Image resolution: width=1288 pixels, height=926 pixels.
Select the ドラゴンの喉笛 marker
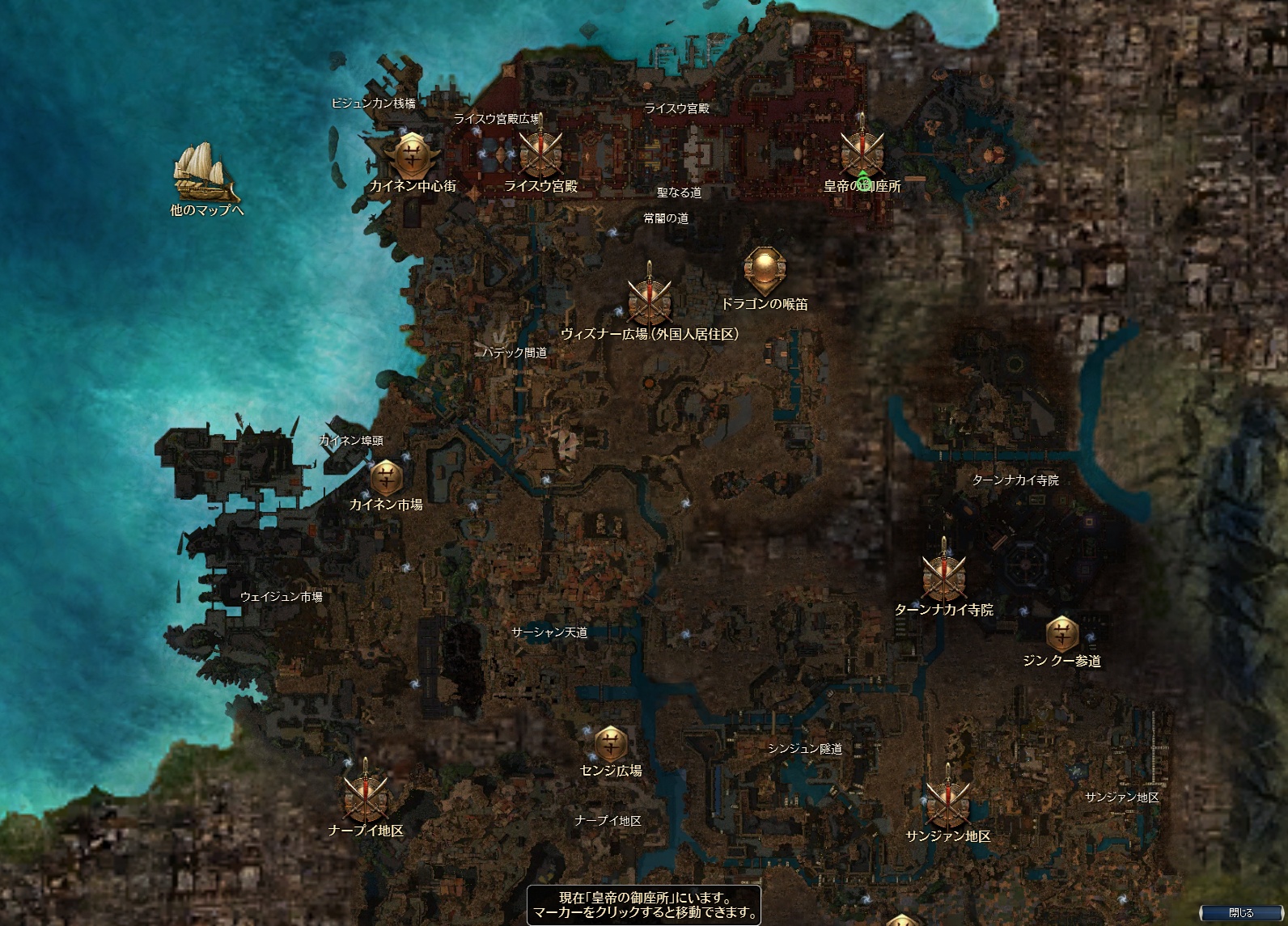click(765, 271)
